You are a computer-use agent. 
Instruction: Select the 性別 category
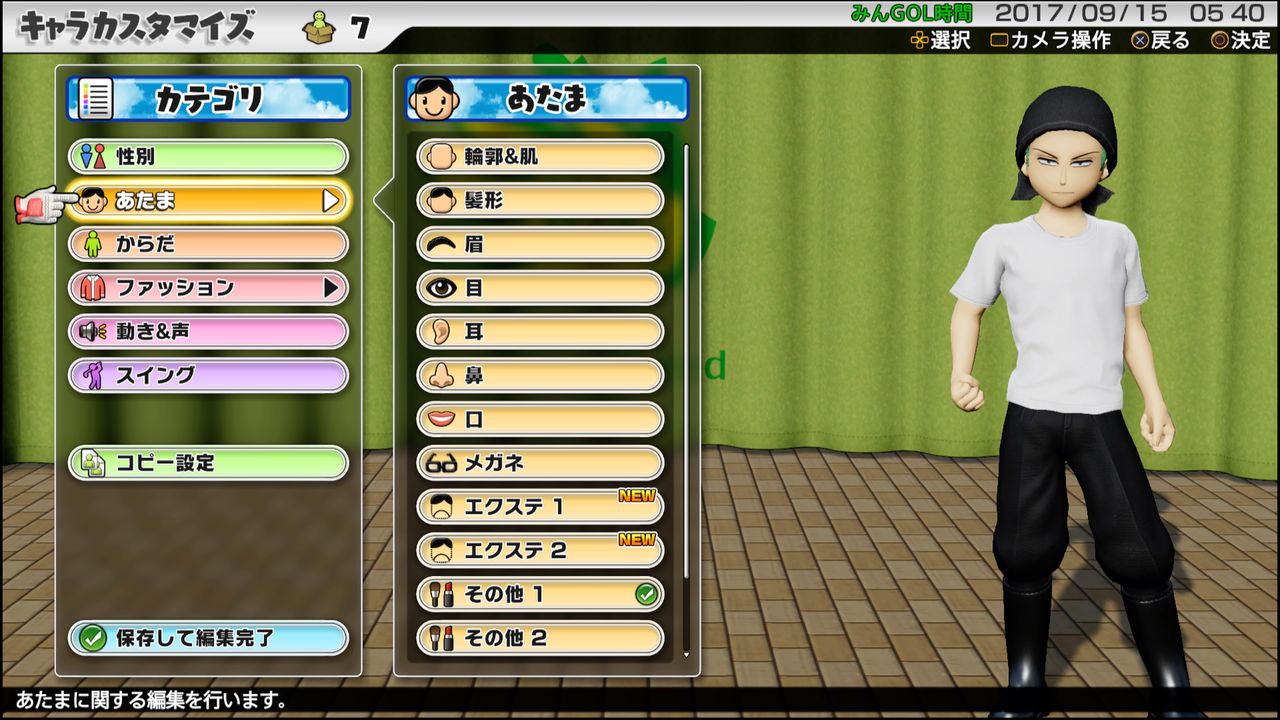[207, 156]
